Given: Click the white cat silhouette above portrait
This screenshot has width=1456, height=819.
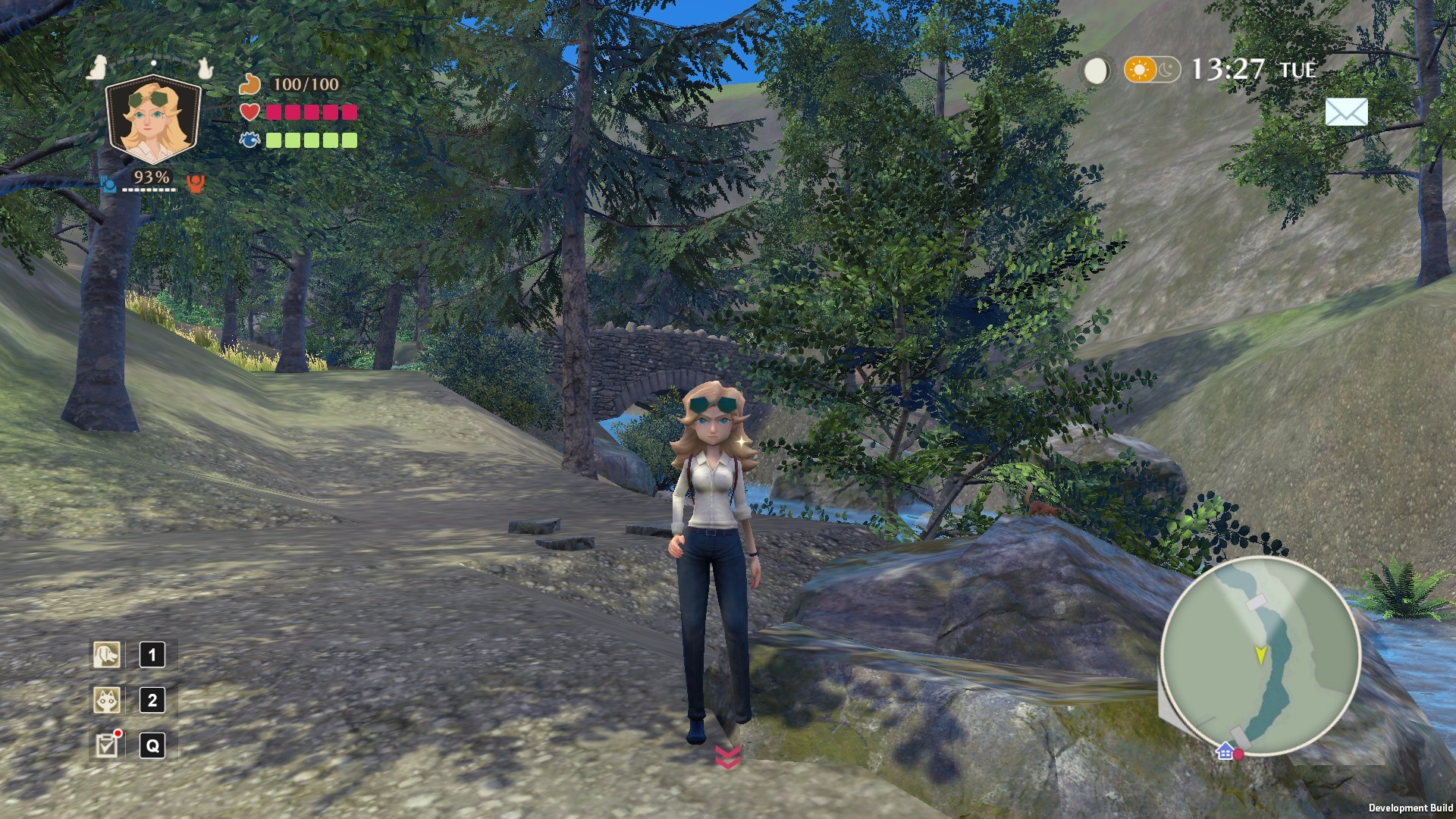Looking at the screenshot, I should coord(203,68).
